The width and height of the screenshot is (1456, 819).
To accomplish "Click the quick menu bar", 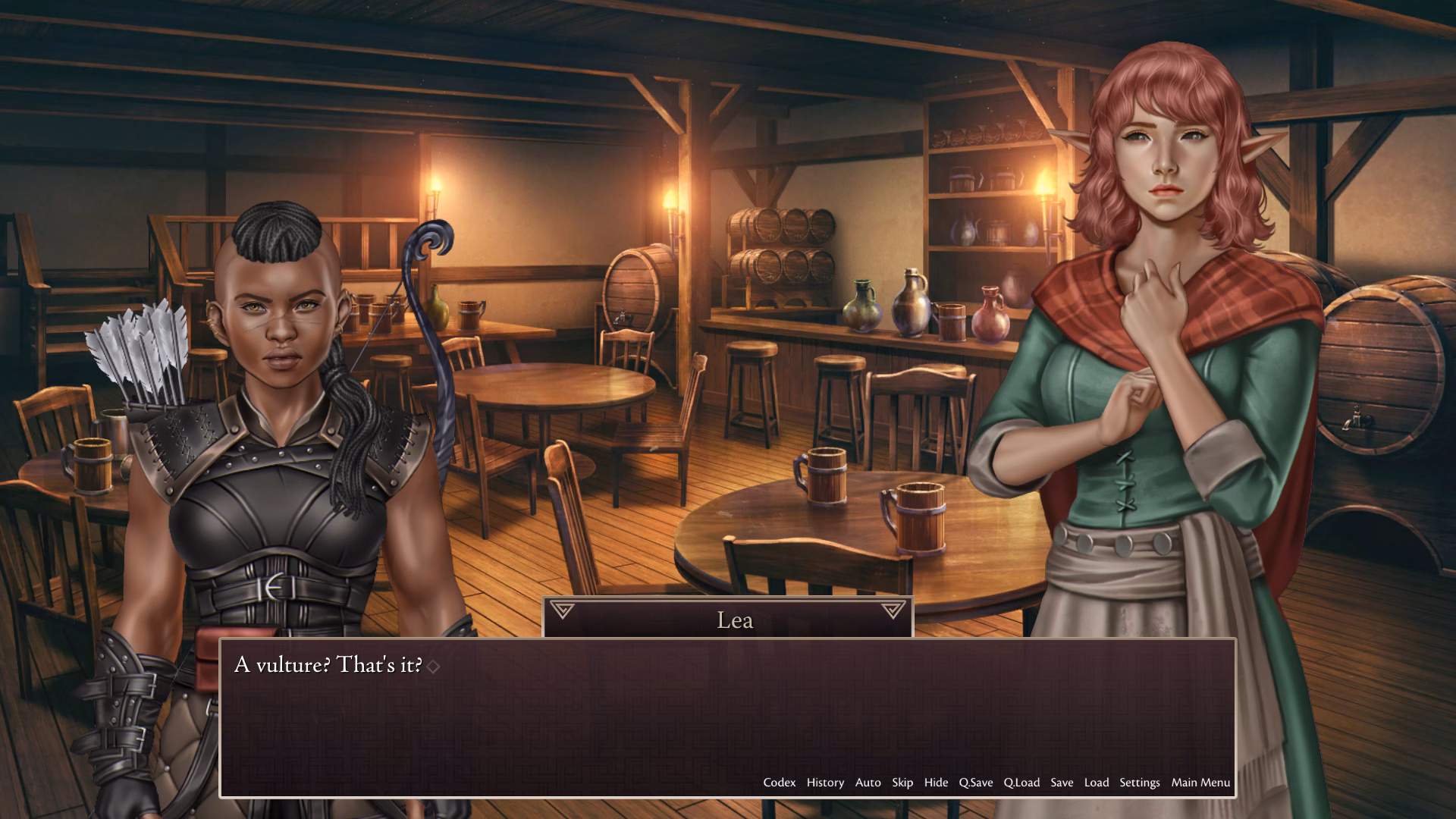I will pyautogui.click(x=986, y=783).
